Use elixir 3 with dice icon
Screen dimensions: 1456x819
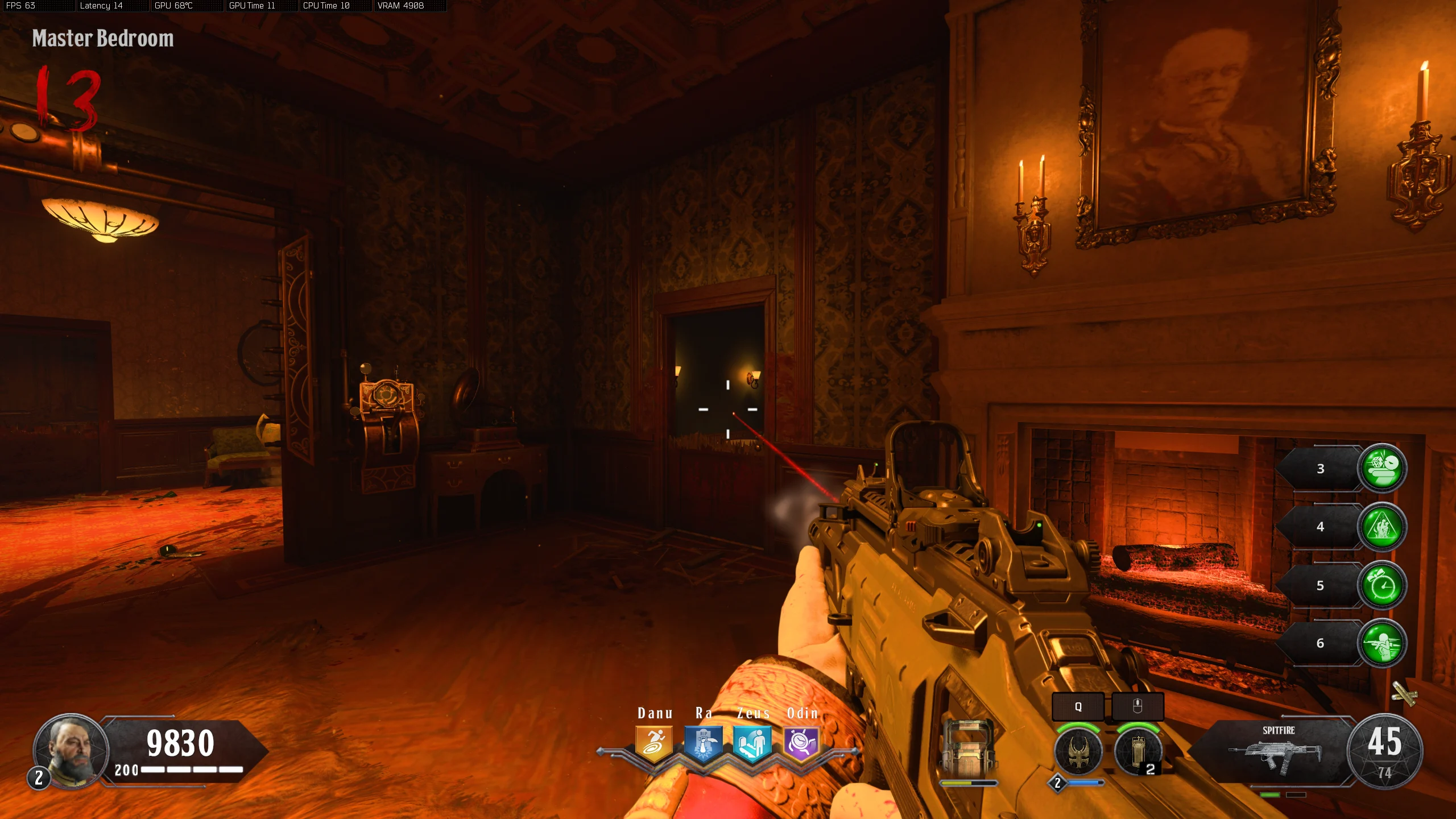click(x=1382, y=468)
